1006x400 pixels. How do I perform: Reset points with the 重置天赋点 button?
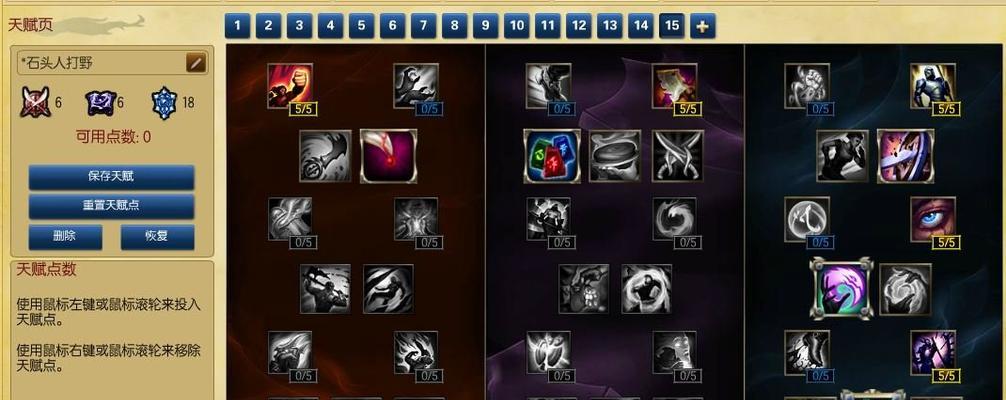[111, 206]
